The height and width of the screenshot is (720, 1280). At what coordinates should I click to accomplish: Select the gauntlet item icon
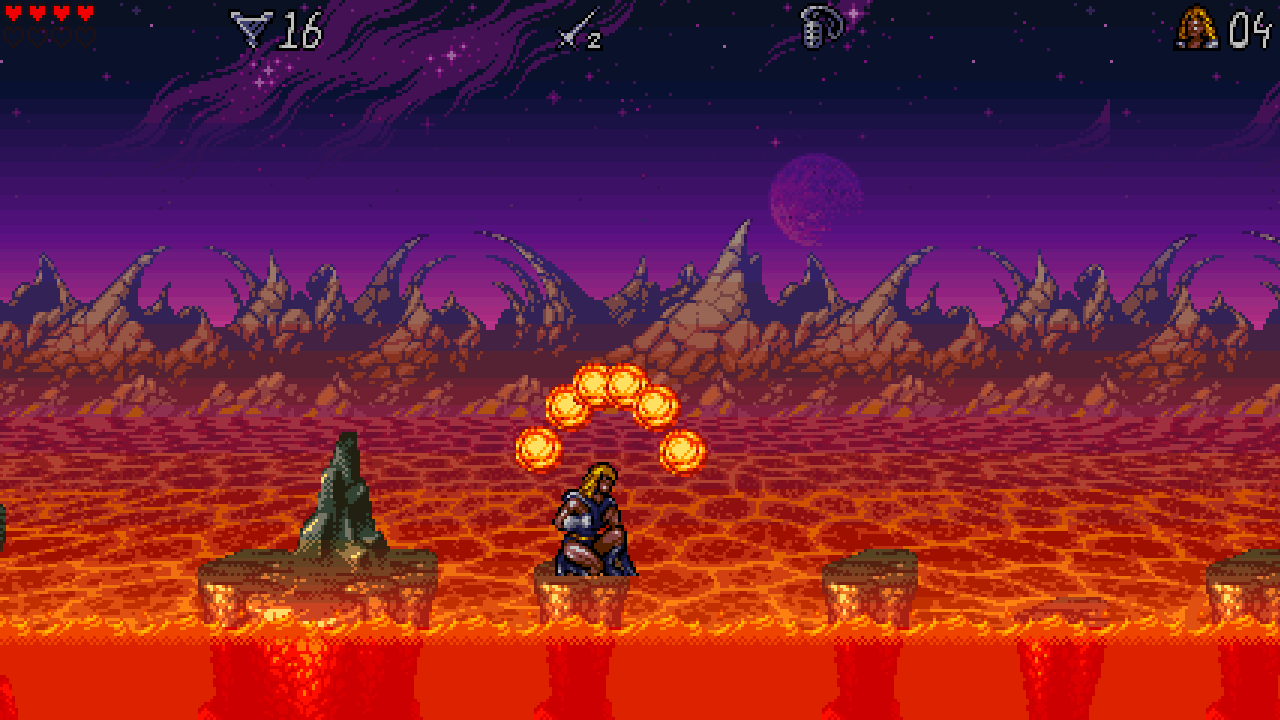coord(820,27)
